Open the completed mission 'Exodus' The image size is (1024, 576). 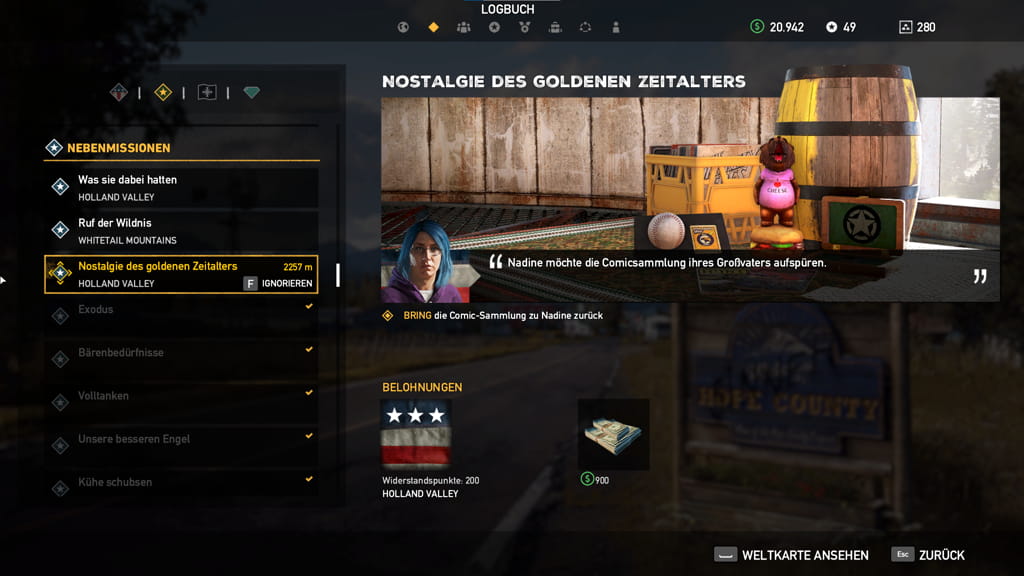(x=182, y=316)
